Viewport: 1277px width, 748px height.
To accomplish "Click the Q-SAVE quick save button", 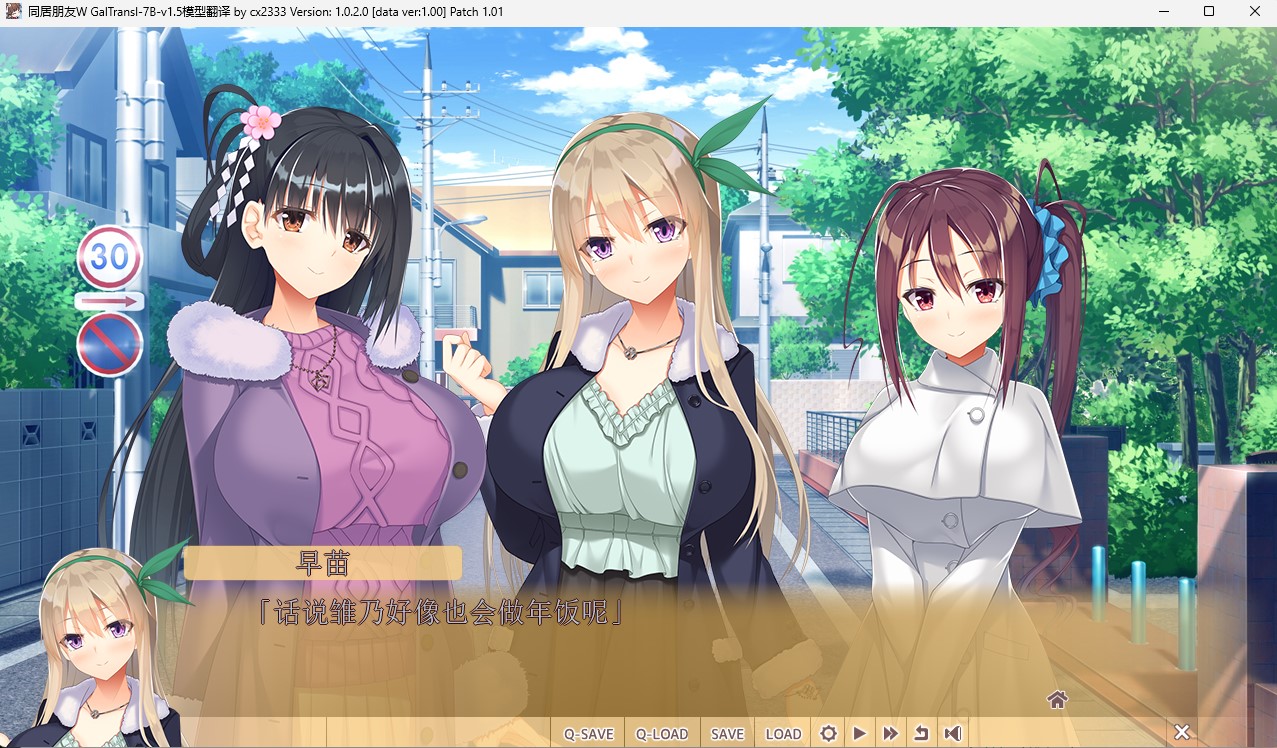I will pos(588,733).
